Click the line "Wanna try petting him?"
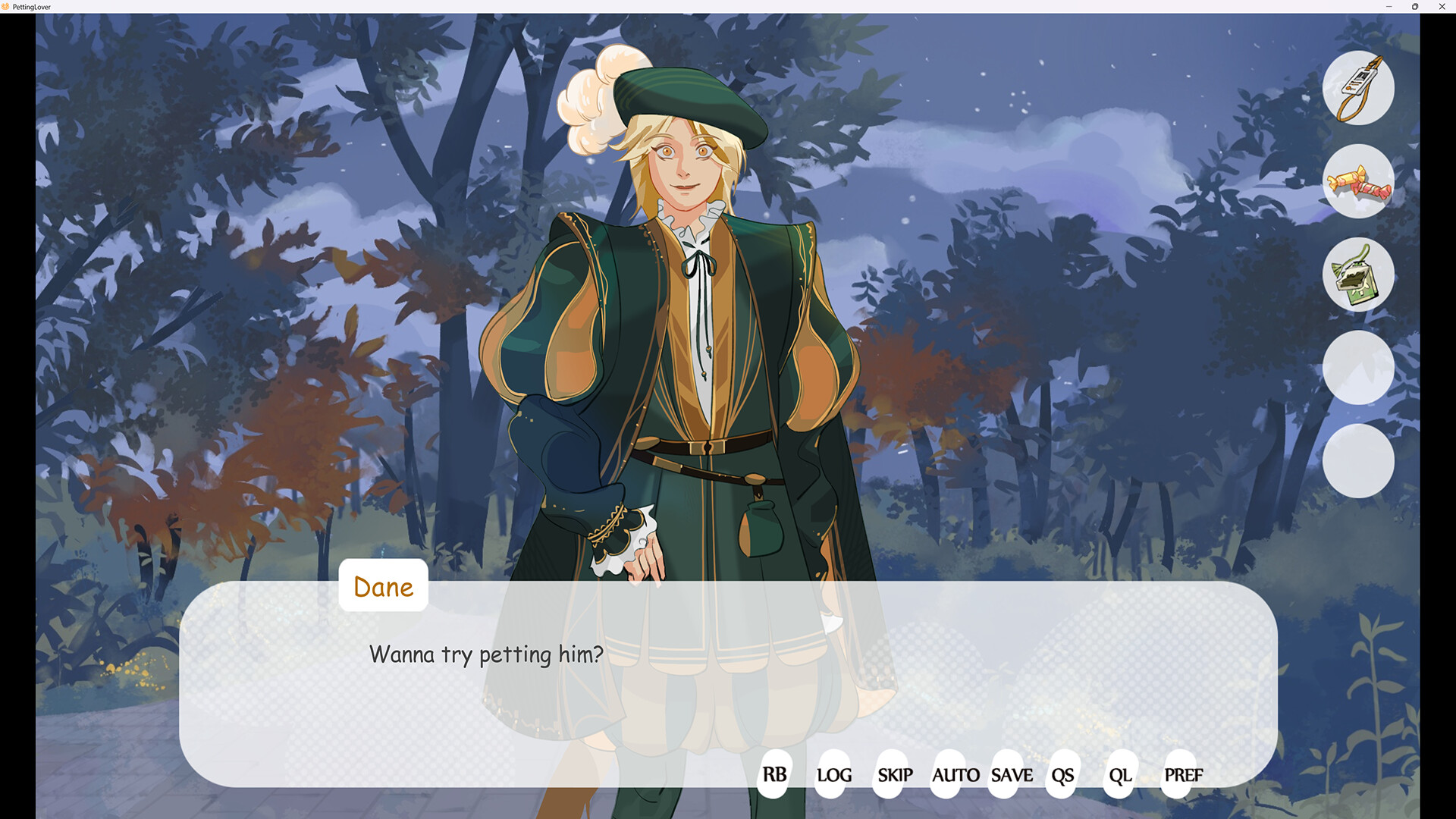1456x819 pixels. pyautogui.click(x=485, y=654)
